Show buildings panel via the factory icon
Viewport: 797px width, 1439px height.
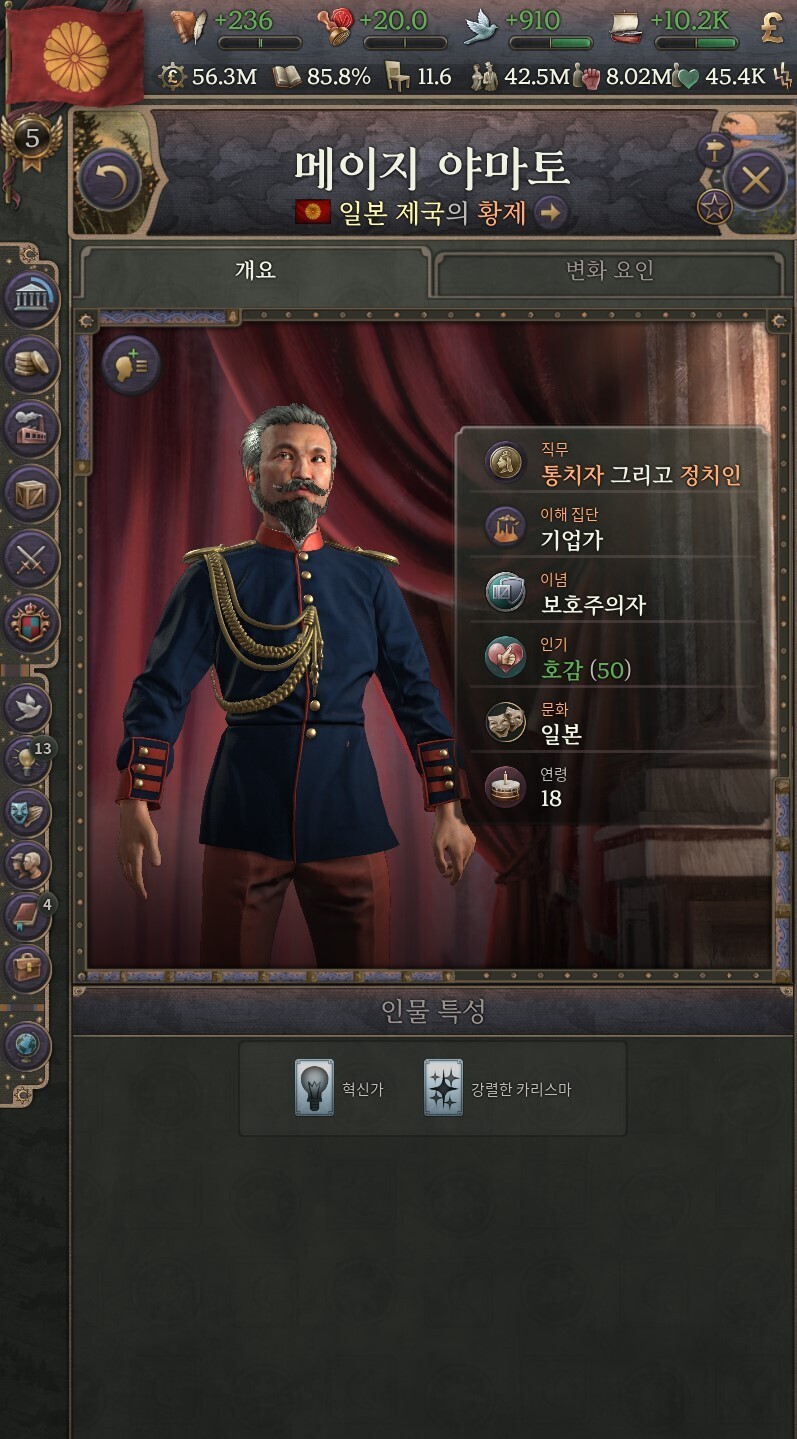pyautogui.click(x=32, y=428)
